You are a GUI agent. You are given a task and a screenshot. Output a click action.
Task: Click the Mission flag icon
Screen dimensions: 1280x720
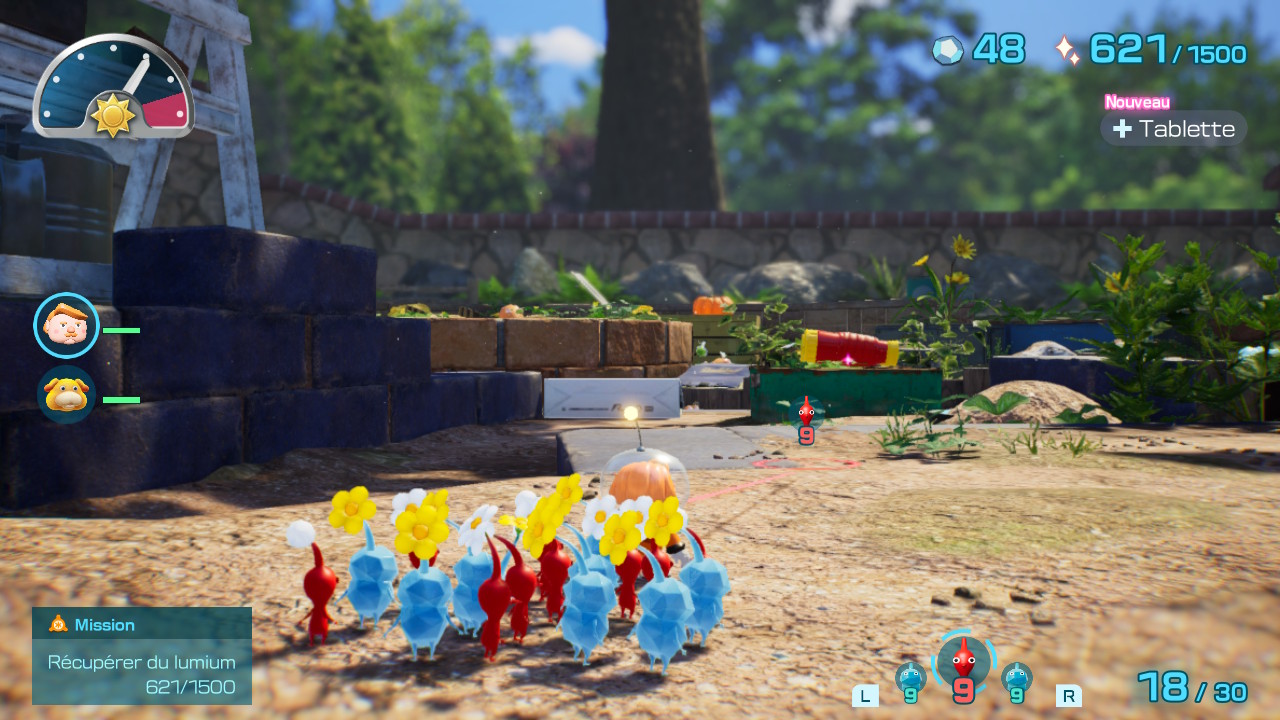[56, 624]
